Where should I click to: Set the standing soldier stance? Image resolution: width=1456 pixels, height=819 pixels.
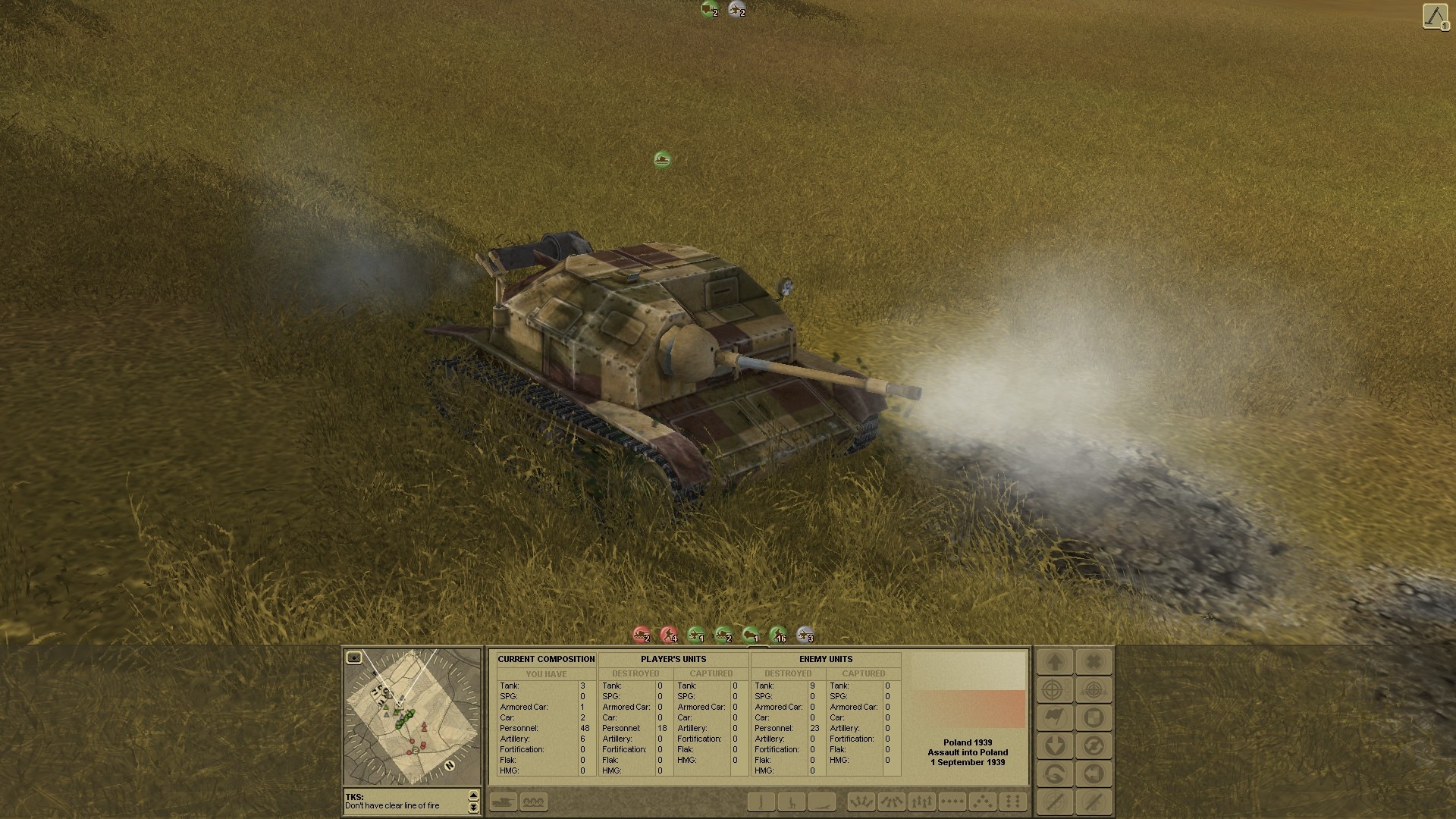(x=761, y=802)
